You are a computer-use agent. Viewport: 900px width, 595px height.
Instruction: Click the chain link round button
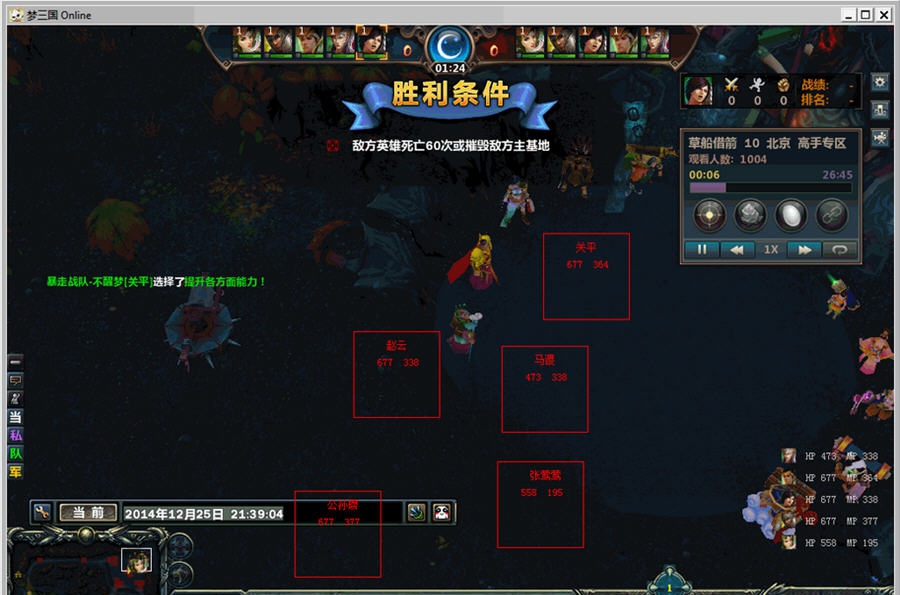[x=831, y=214]
